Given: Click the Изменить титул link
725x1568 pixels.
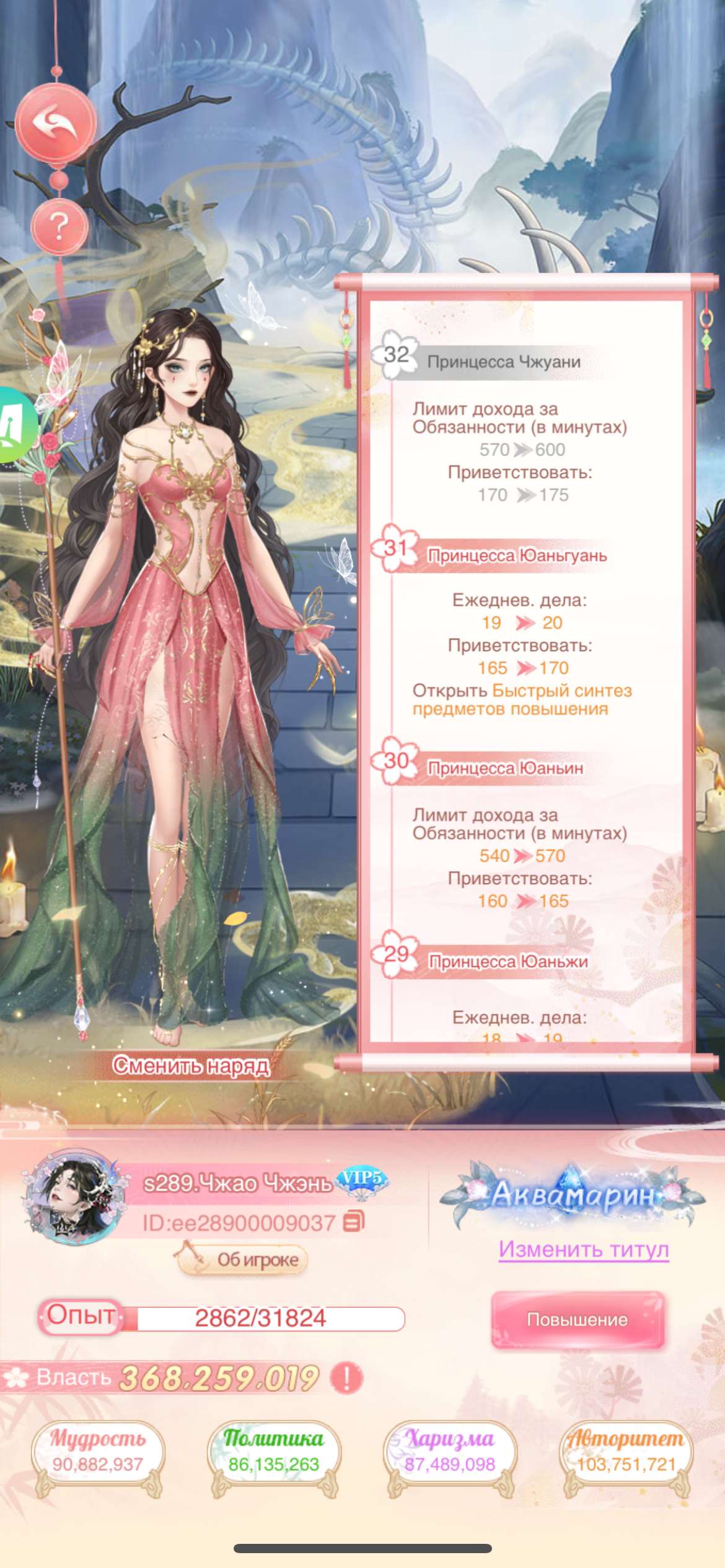Looking at the screenshot, I should [584, 1250].
